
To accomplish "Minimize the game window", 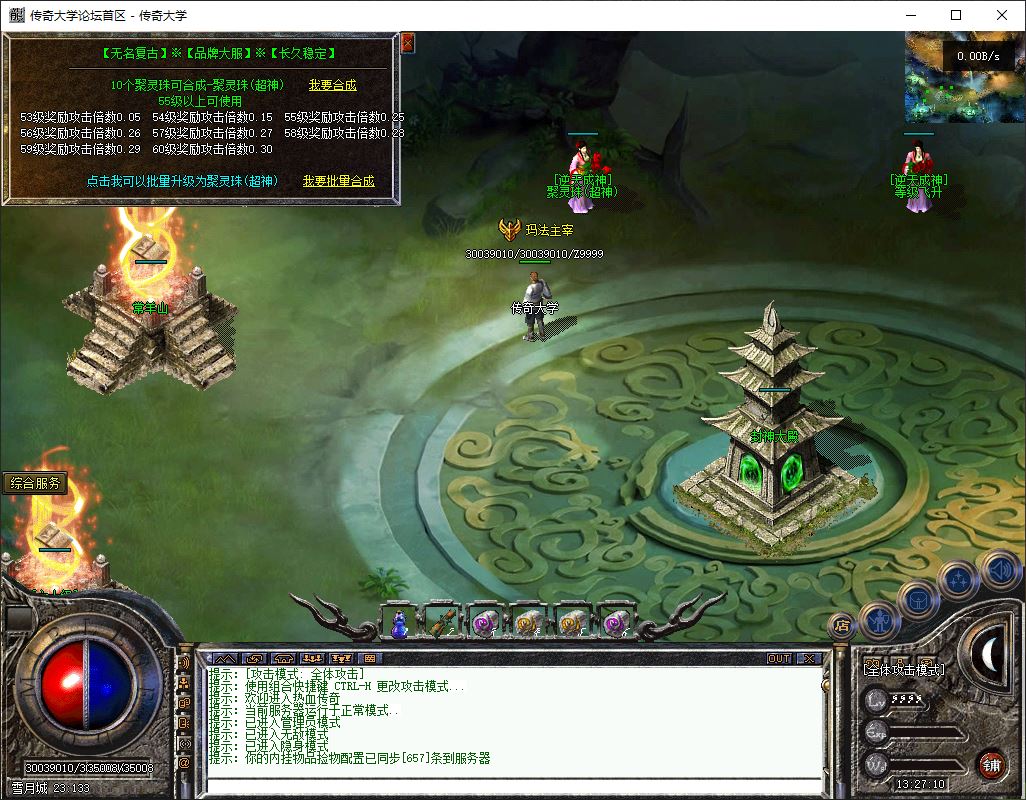I will [910, 15].
